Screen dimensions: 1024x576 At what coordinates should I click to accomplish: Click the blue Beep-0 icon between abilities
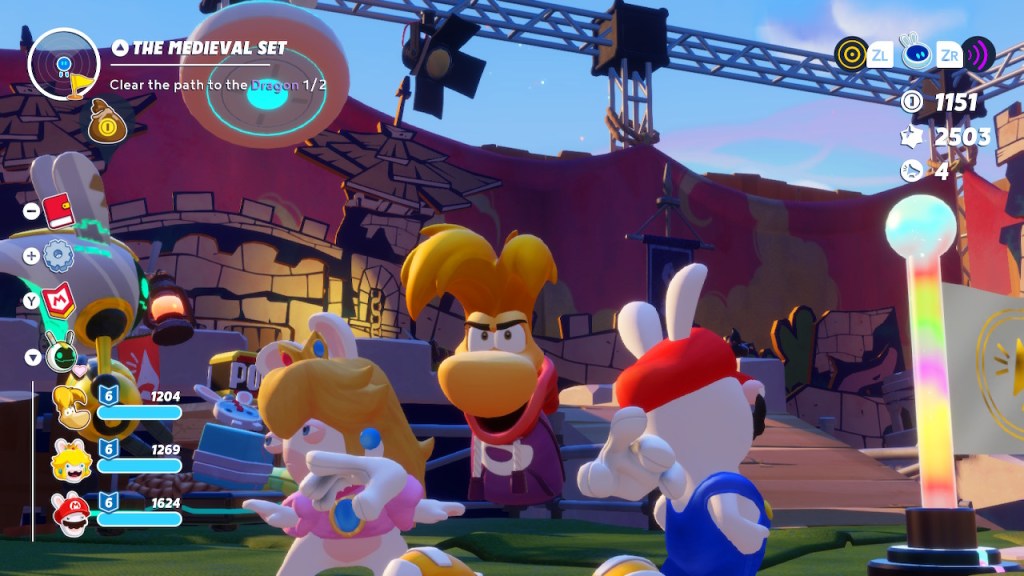(x=914, y=53)
